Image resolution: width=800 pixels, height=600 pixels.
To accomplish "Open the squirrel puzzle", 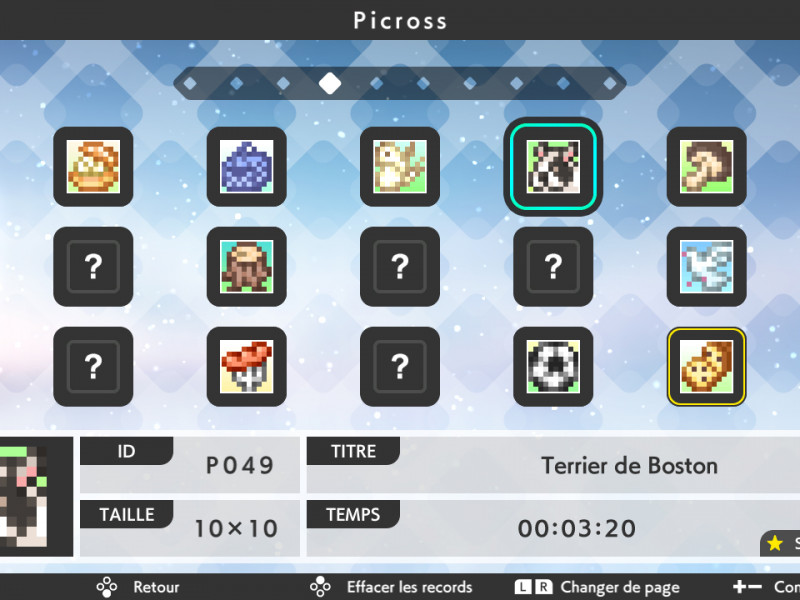I will [400, 166].
